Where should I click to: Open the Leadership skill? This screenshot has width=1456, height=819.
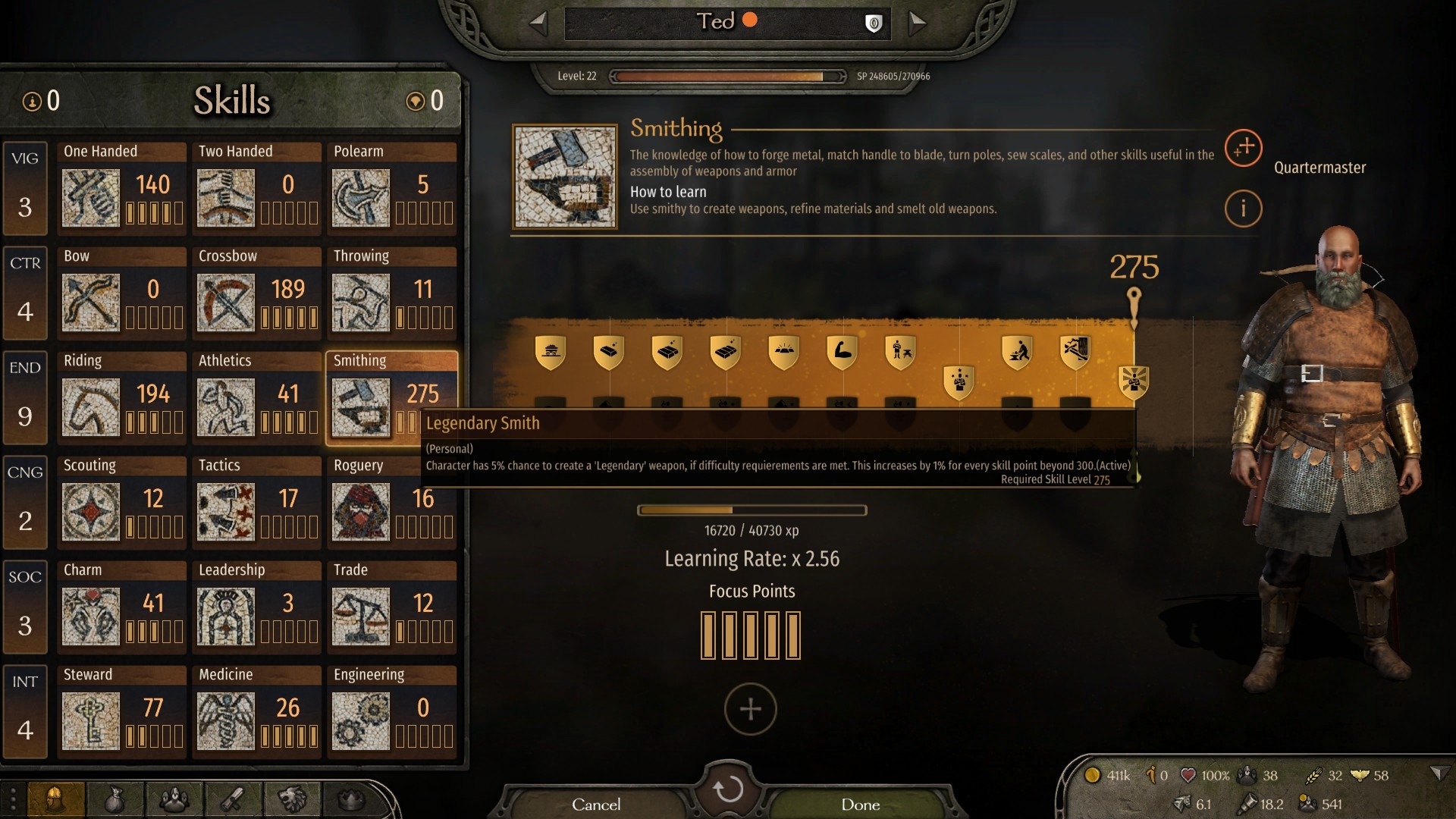257,604
